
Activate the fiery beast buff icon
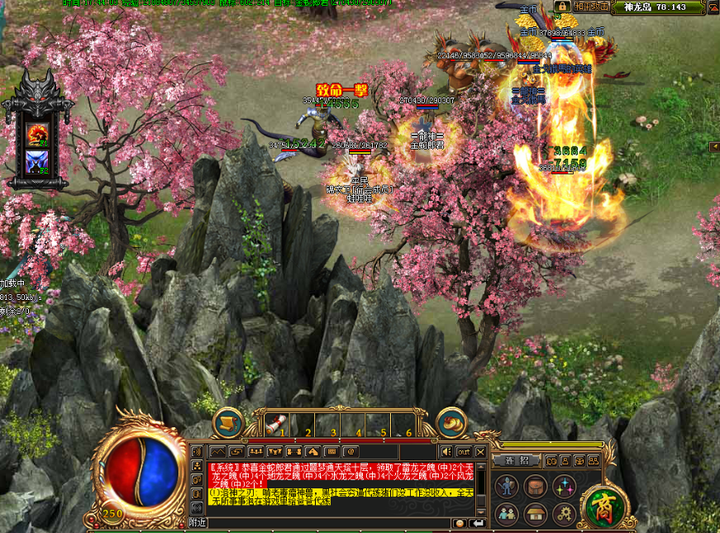pos(39,131)
